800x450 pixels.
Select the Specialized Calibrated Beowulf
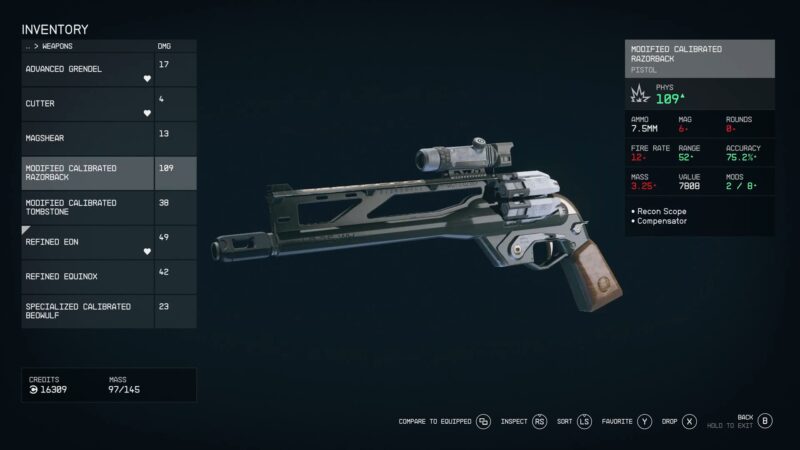pyautogui.click(x=88, y=310)
